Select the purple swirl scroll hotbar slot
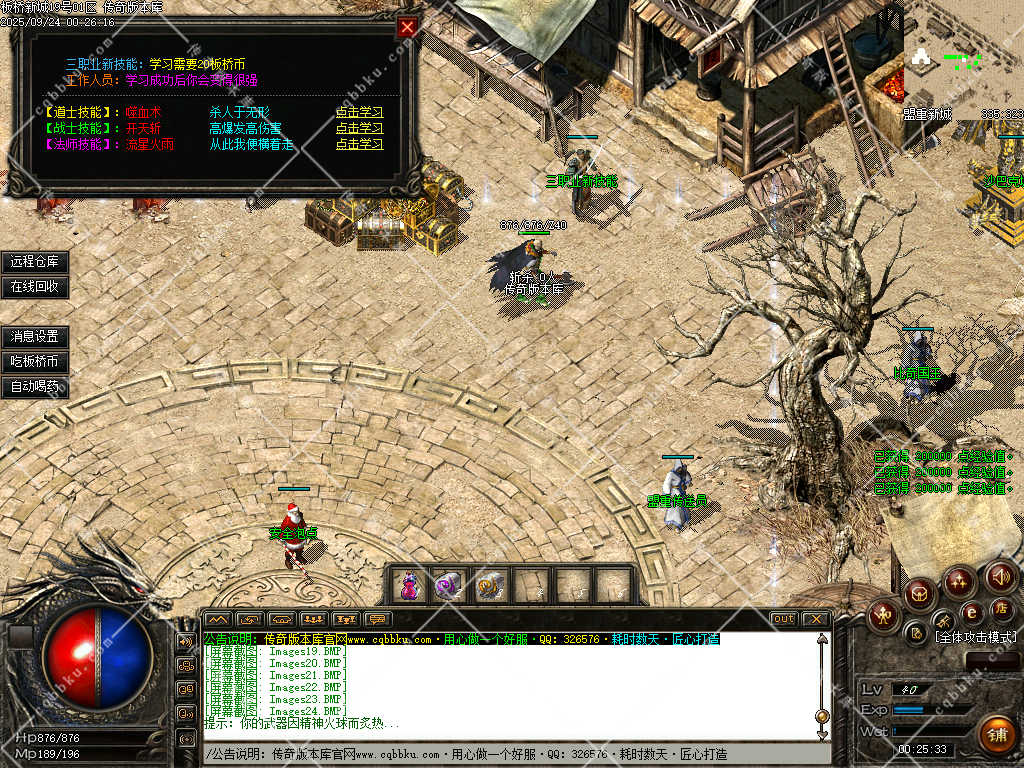1024x768 pixels. (x=448, y=585)
